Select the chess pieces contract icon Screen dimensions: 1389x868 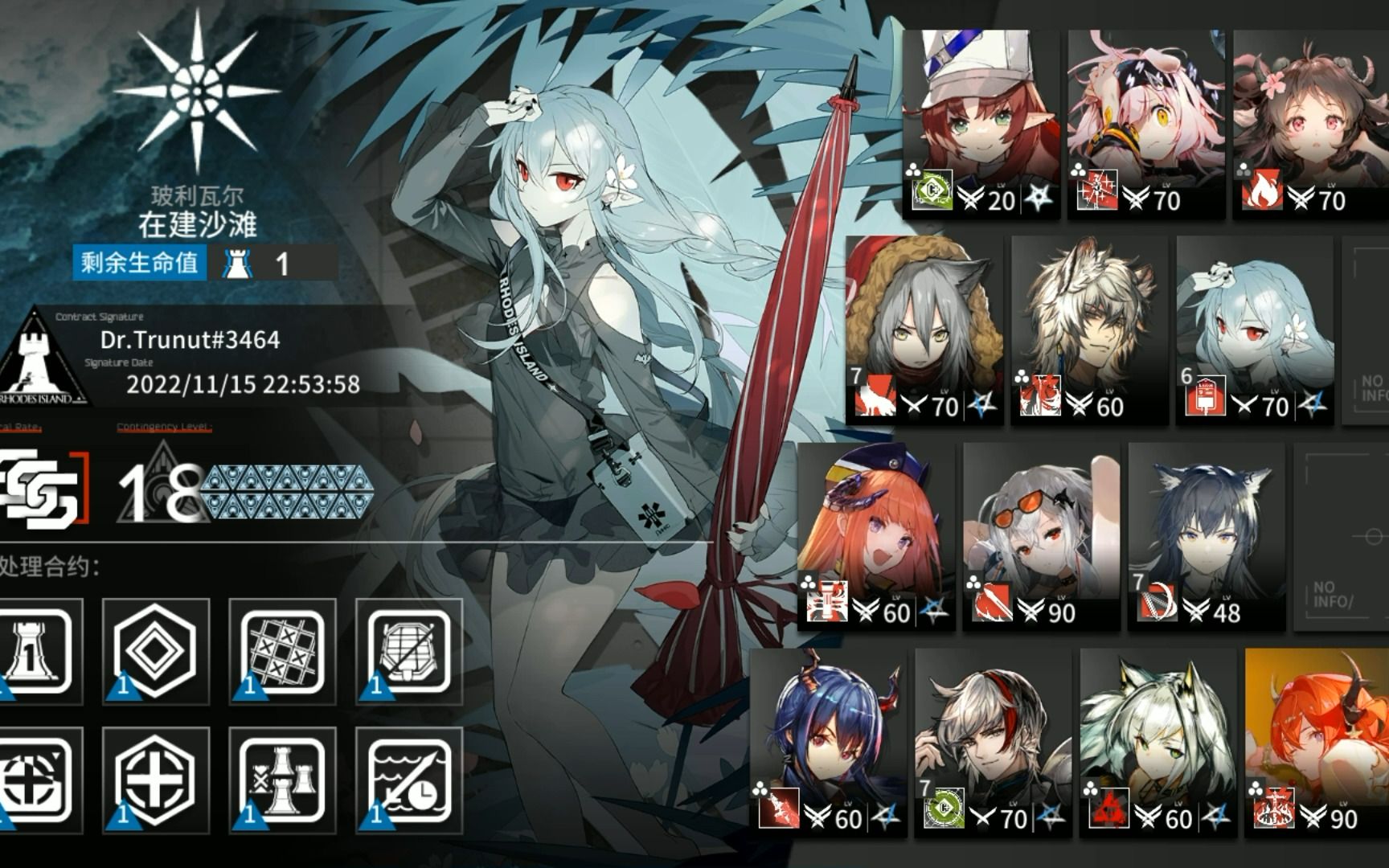coord(283,784)
